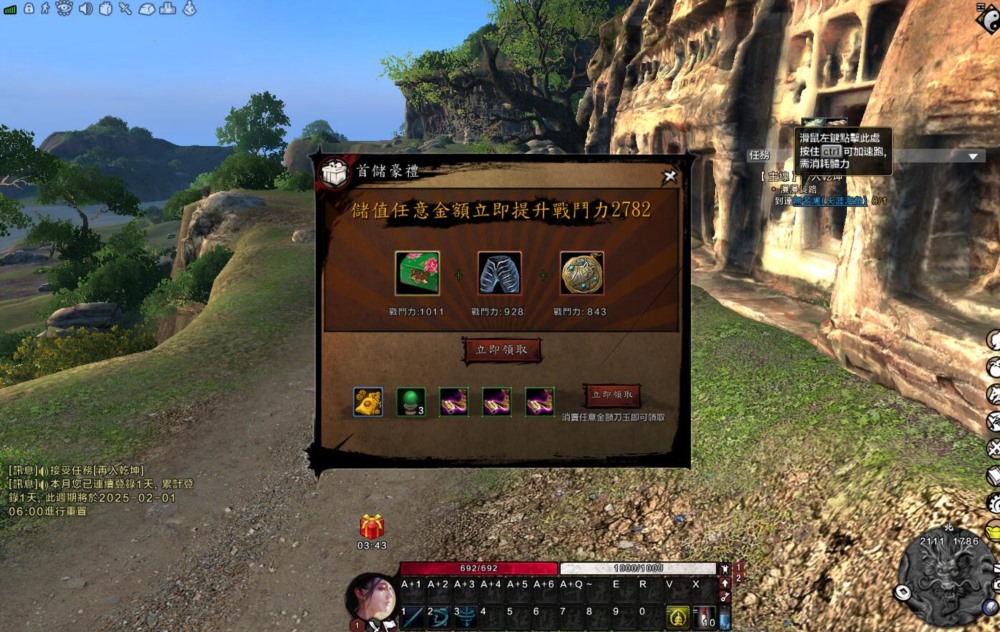The height and width of the screenshot is (632, 1000).
Task: Activate the swirl skill in hotbar slot 2
Action: point(439,616)
